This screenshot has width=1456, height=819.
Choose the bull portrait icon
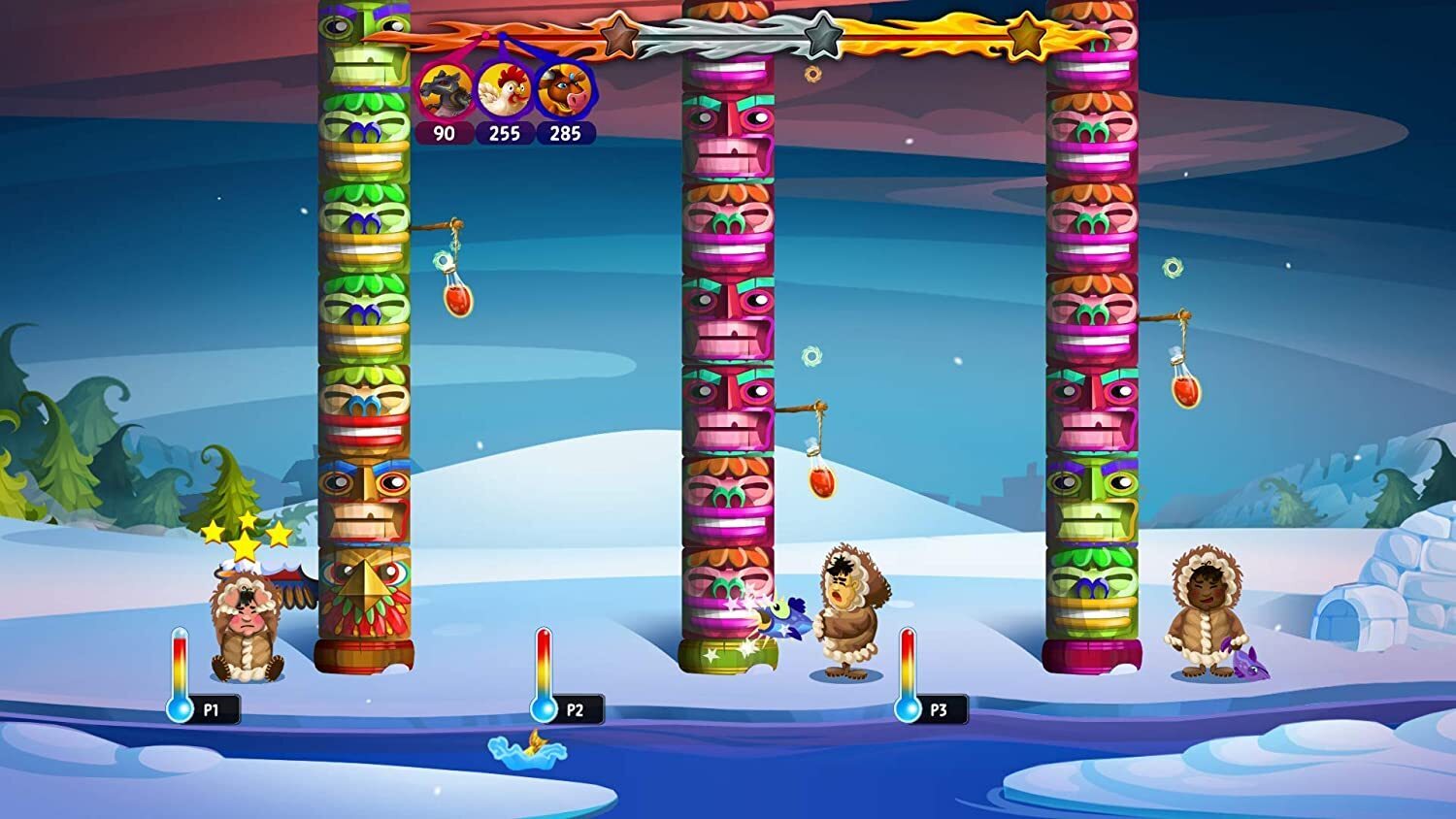tap(565, 90)
